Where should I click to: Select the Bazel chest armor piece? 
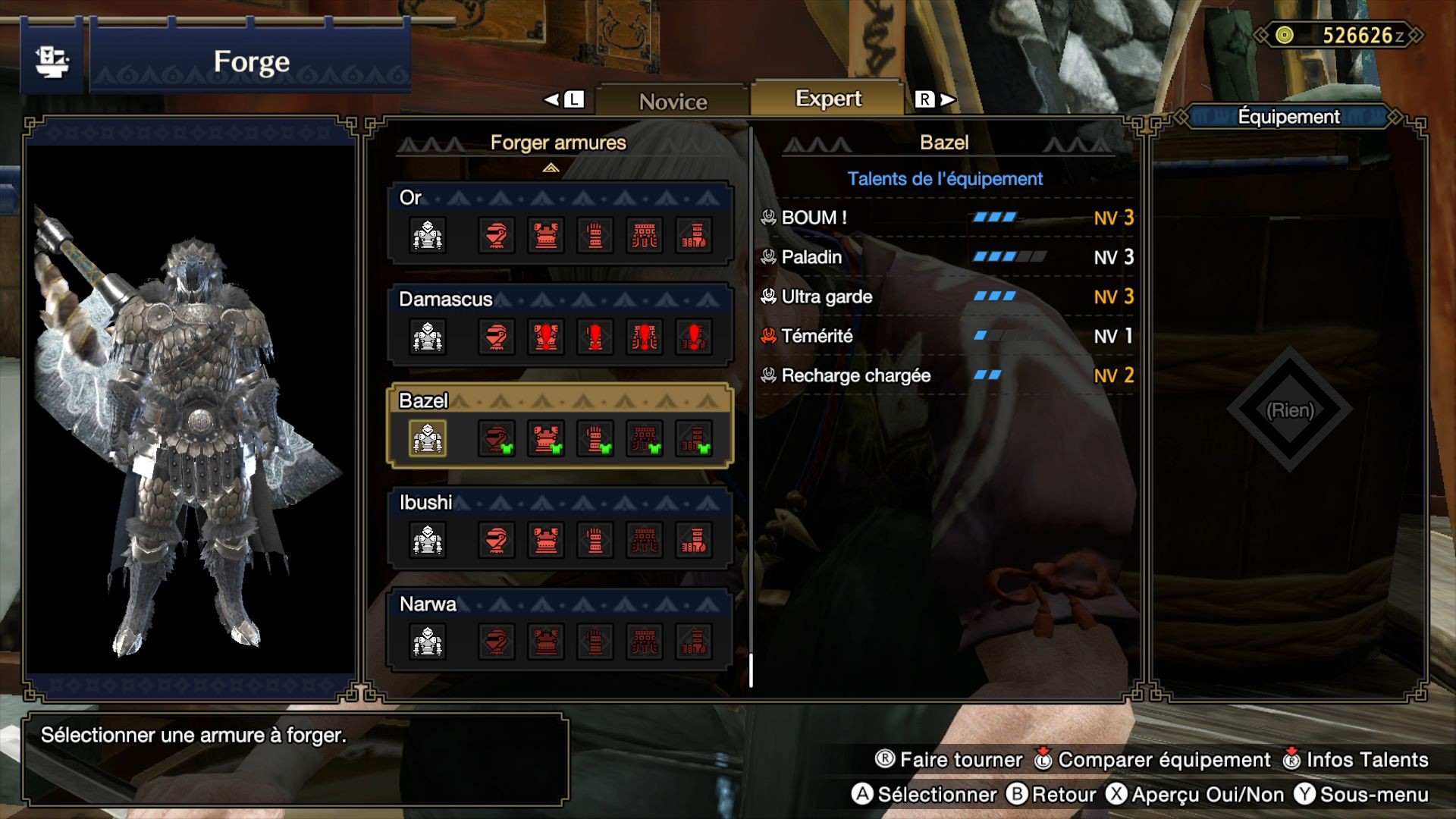pos(546,439)
